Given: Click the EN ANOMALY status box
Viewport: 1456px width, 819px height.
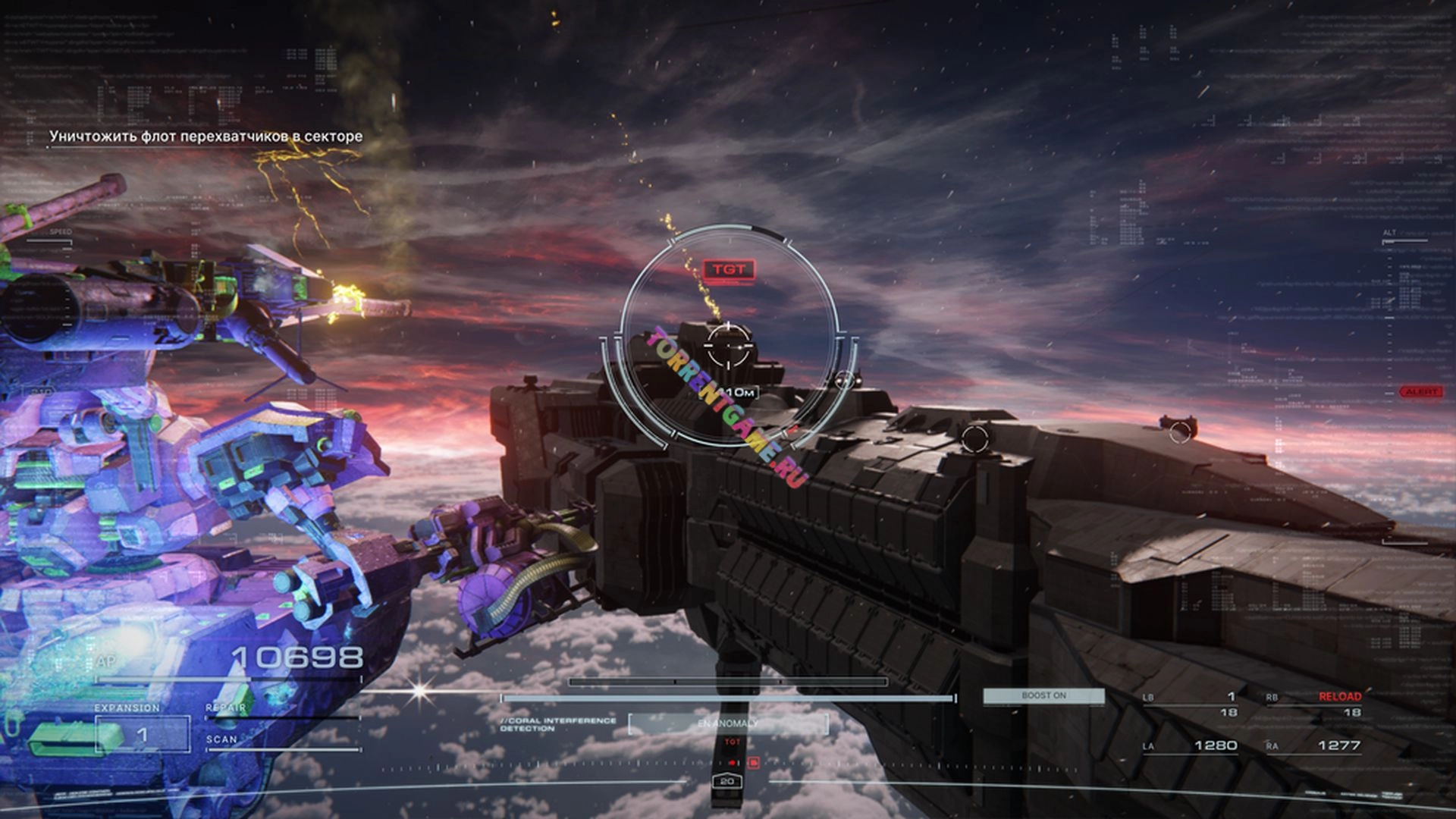Looking at the screenshot, I should (728, 723).
